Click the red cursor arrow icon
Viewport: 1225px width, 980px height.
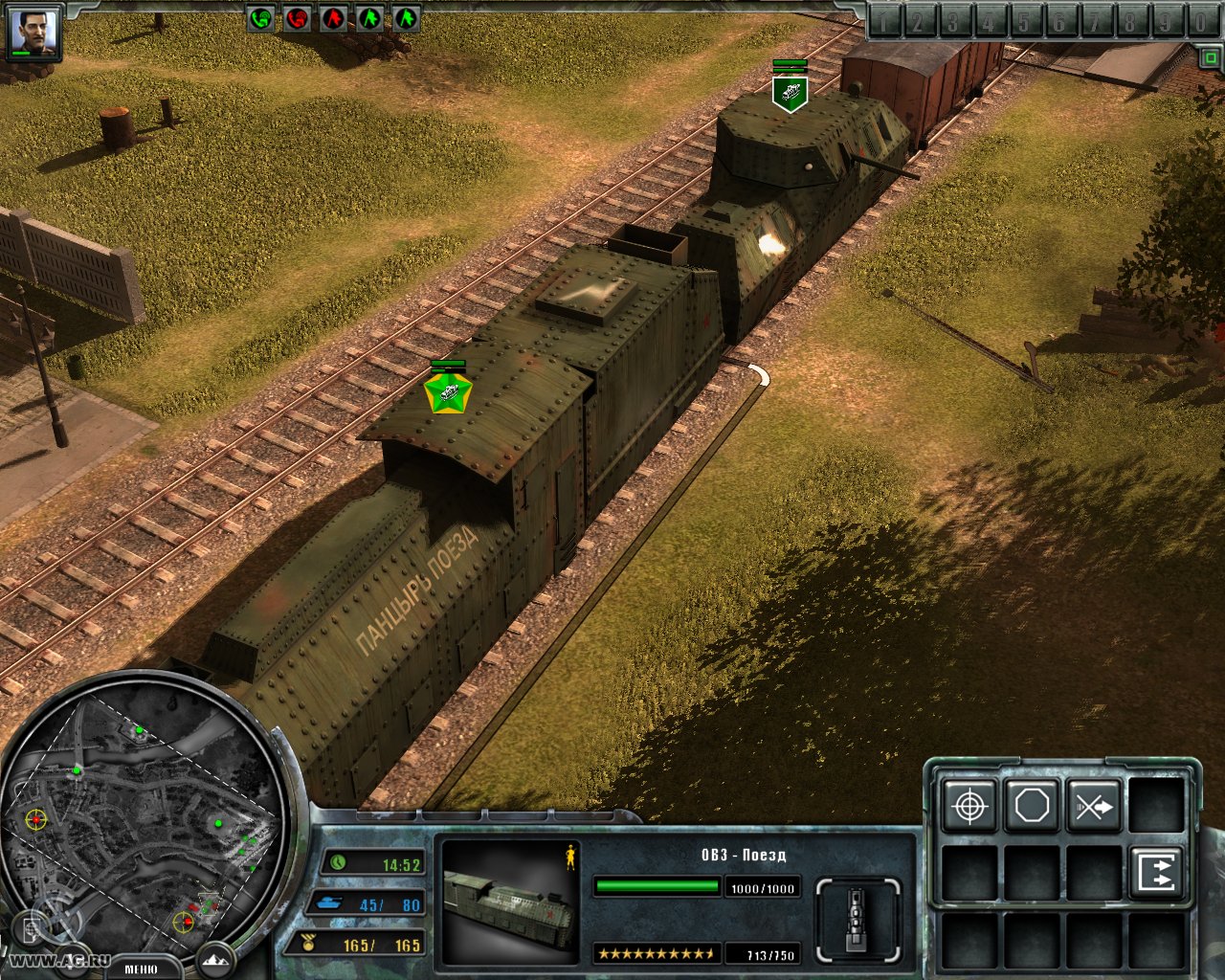point(333,18)
